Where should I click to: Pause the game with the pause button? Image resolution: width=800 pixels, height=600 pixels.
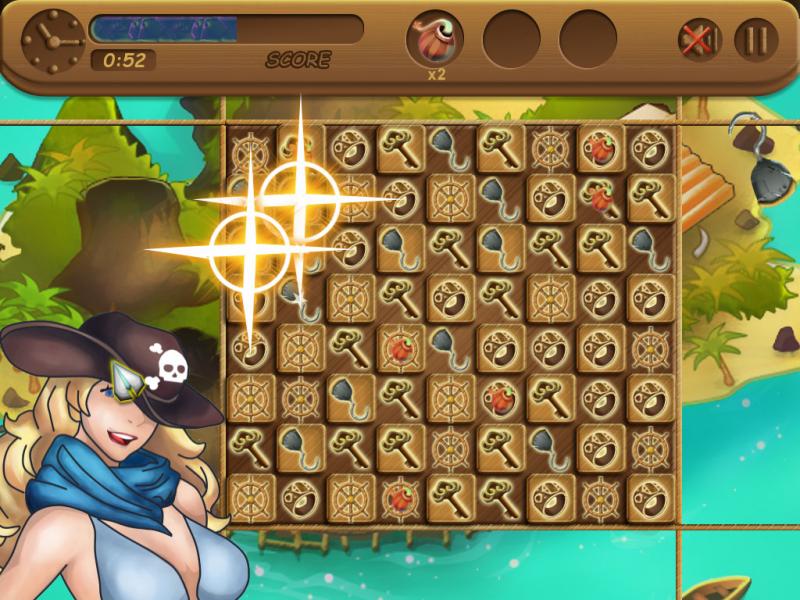pos(756,40)
